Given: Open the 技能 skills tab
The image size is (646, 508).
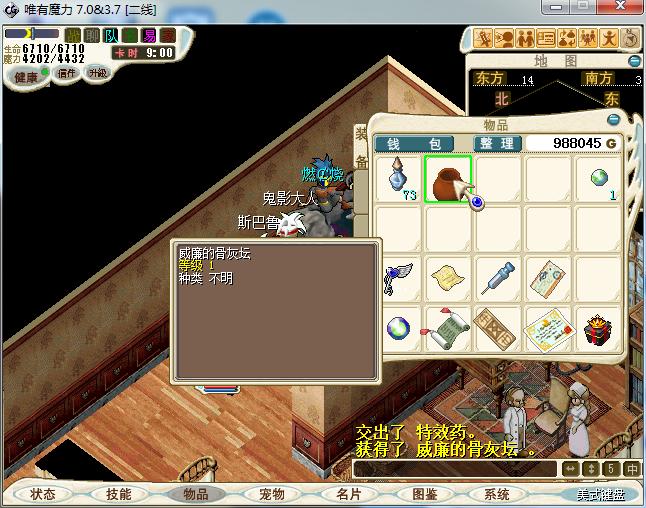Looking at the screenshot, I should [x=118, y=494].
